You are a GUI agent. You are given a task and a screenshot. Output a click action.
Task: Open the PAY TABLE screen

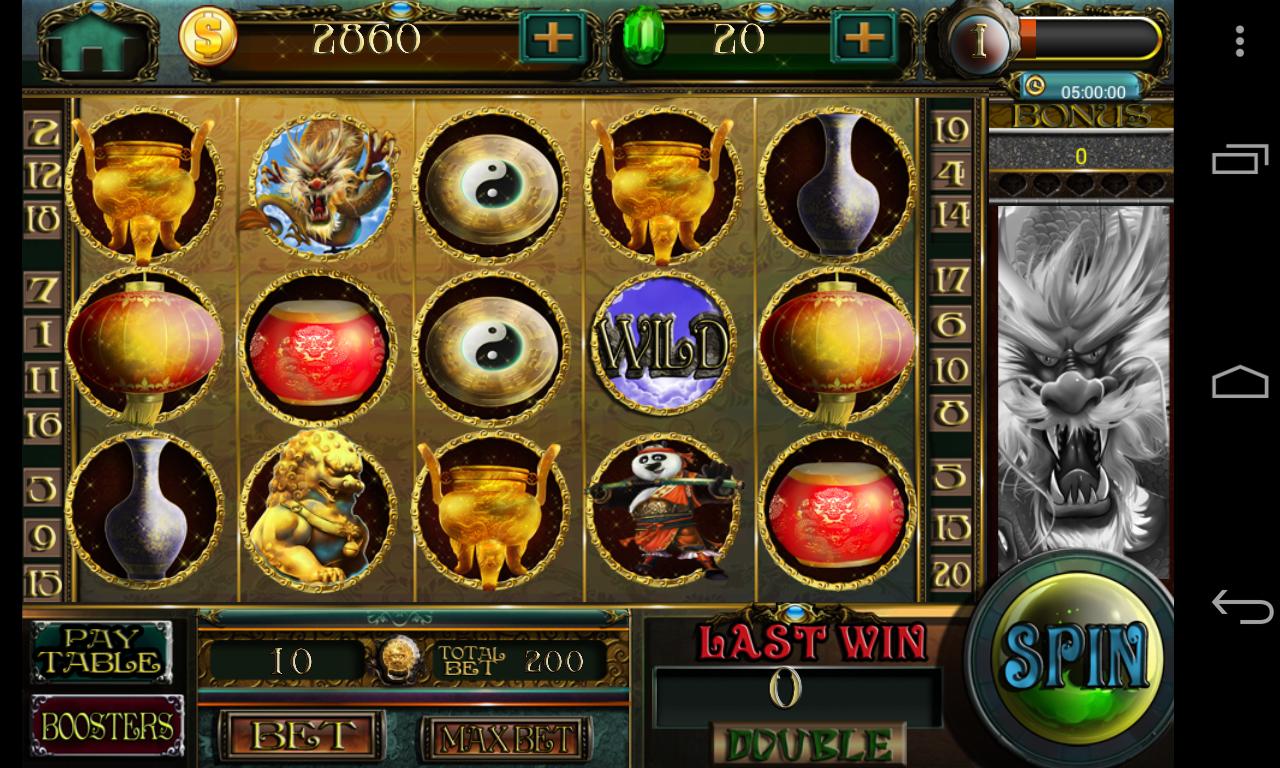[x=100, y=652]
